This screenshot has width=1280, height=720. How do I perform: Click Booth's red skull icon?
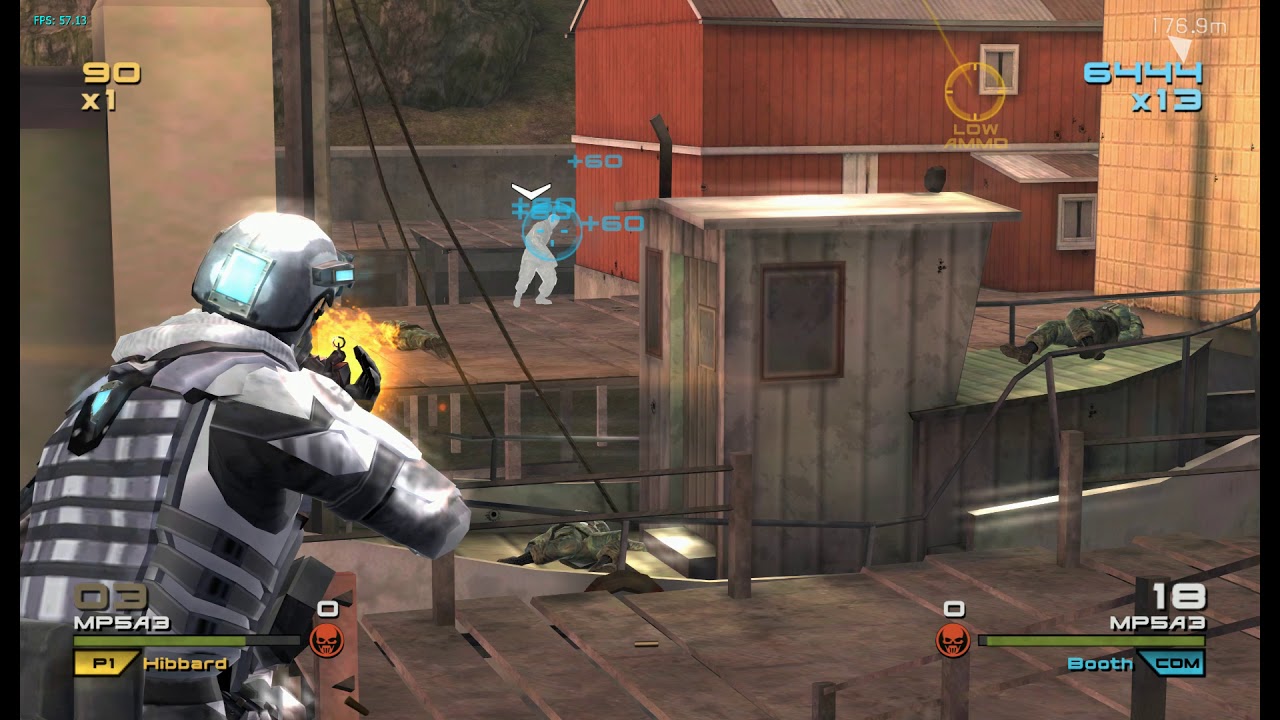point(953,640)
